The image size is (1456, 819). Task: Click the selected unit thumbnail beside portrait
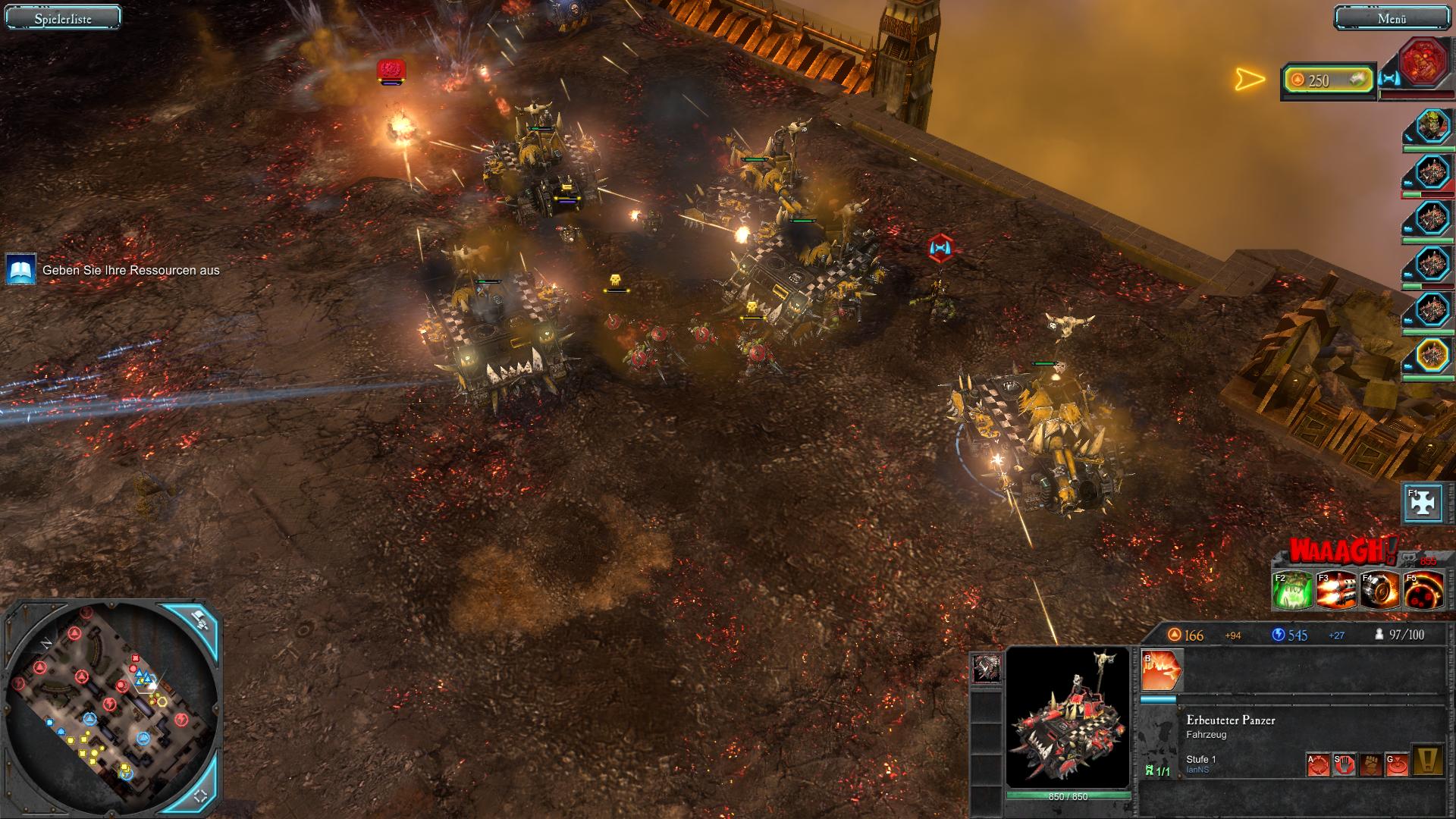986,668
